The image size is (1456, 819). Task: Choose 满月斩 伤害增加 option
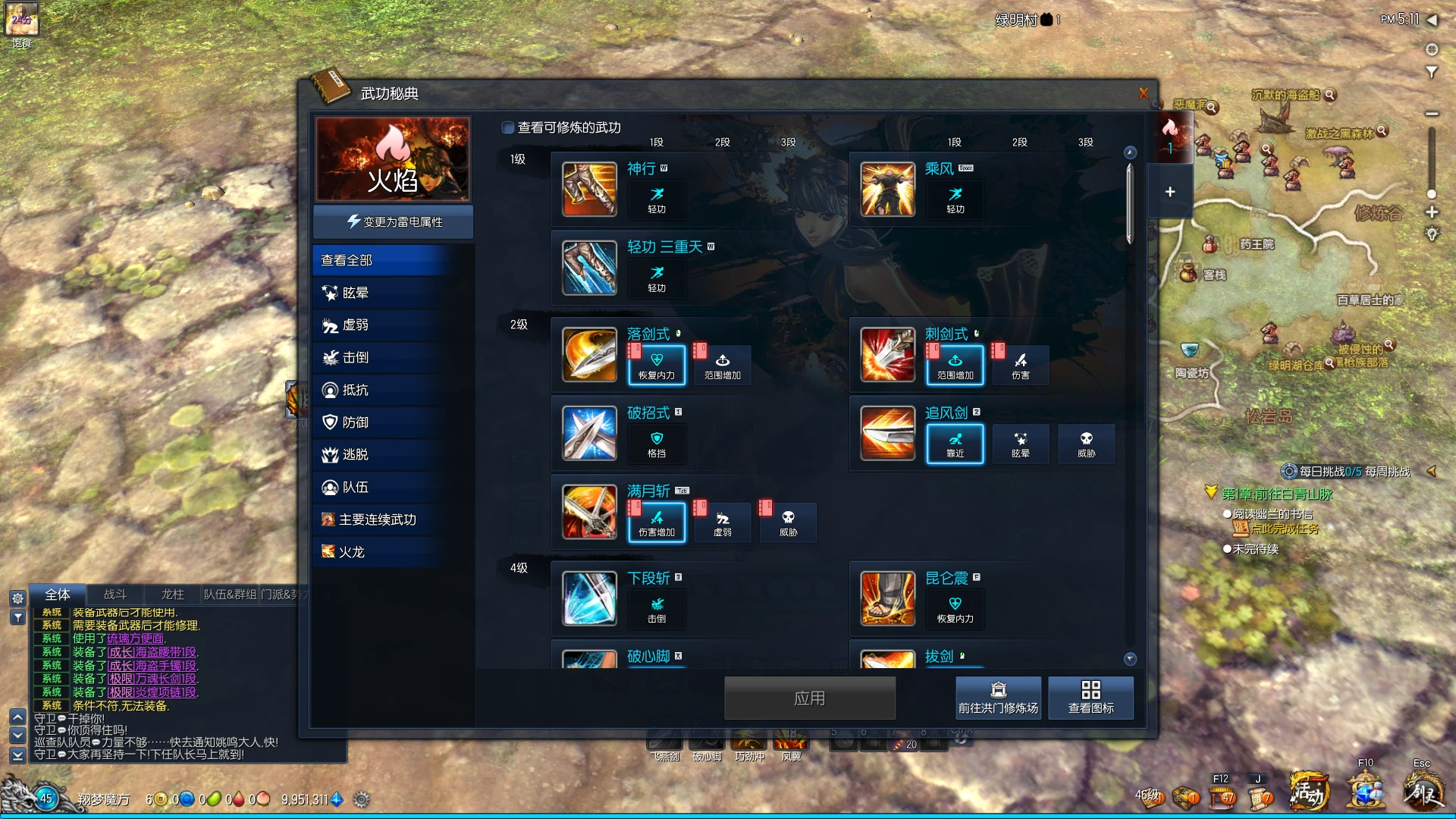(x=657, y=522)
